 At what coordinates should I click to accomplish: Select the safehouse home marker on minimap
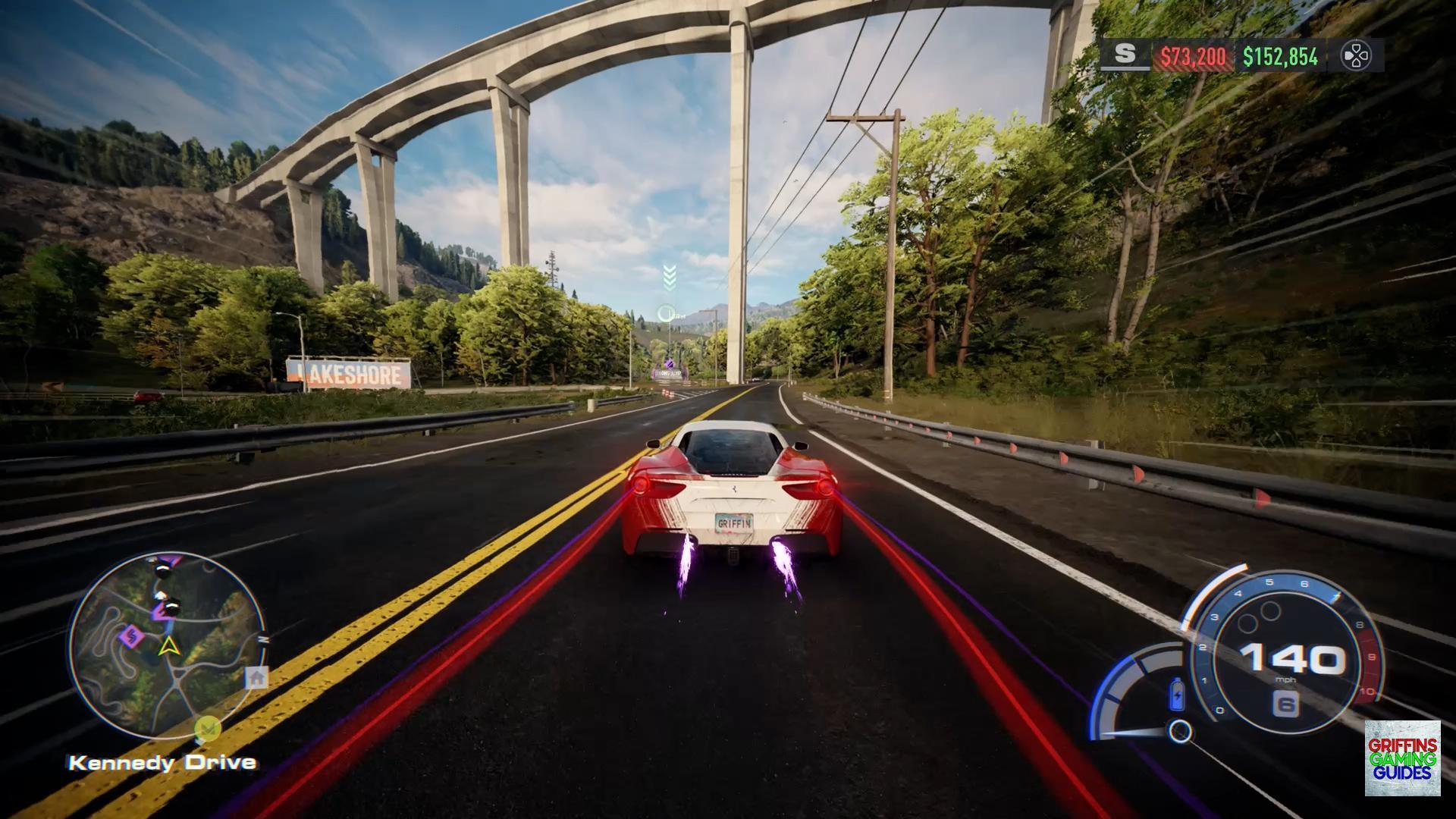pyautogui.click(x=257, y=677)
